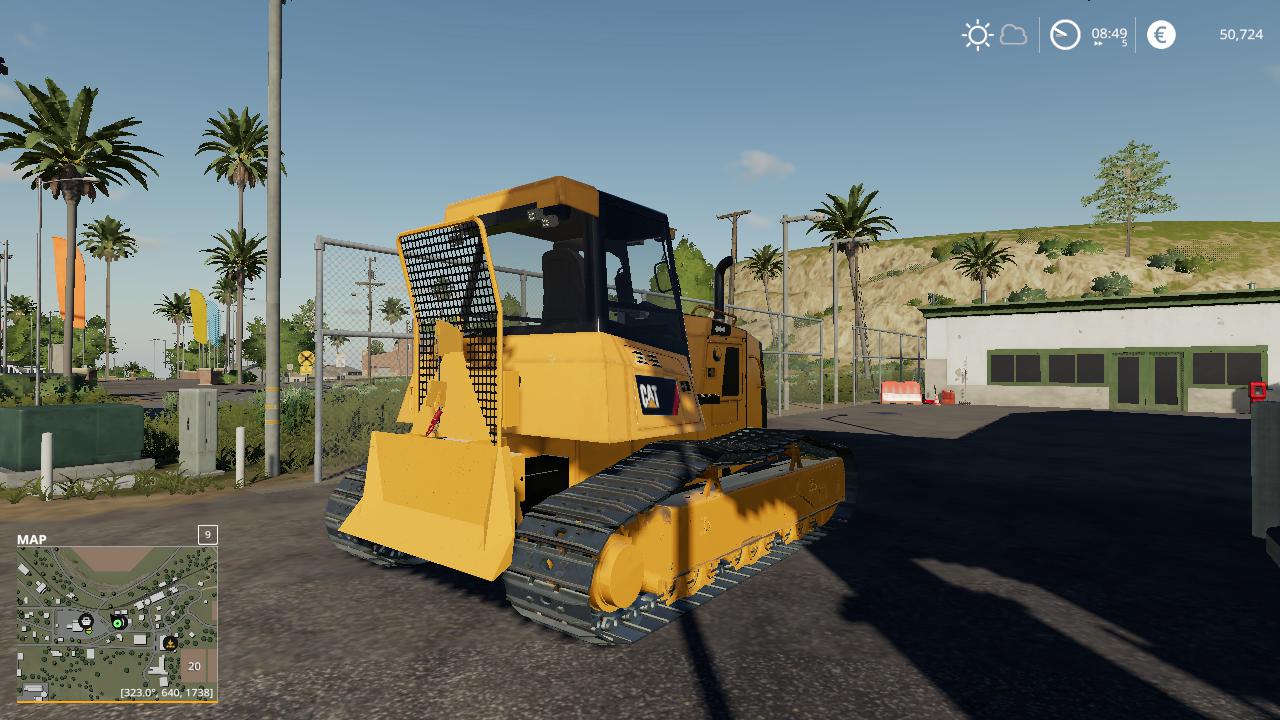This screenshot has height=720, width=1280.
Task: Click the money balance 50,724
Action: coord(1240,35)
